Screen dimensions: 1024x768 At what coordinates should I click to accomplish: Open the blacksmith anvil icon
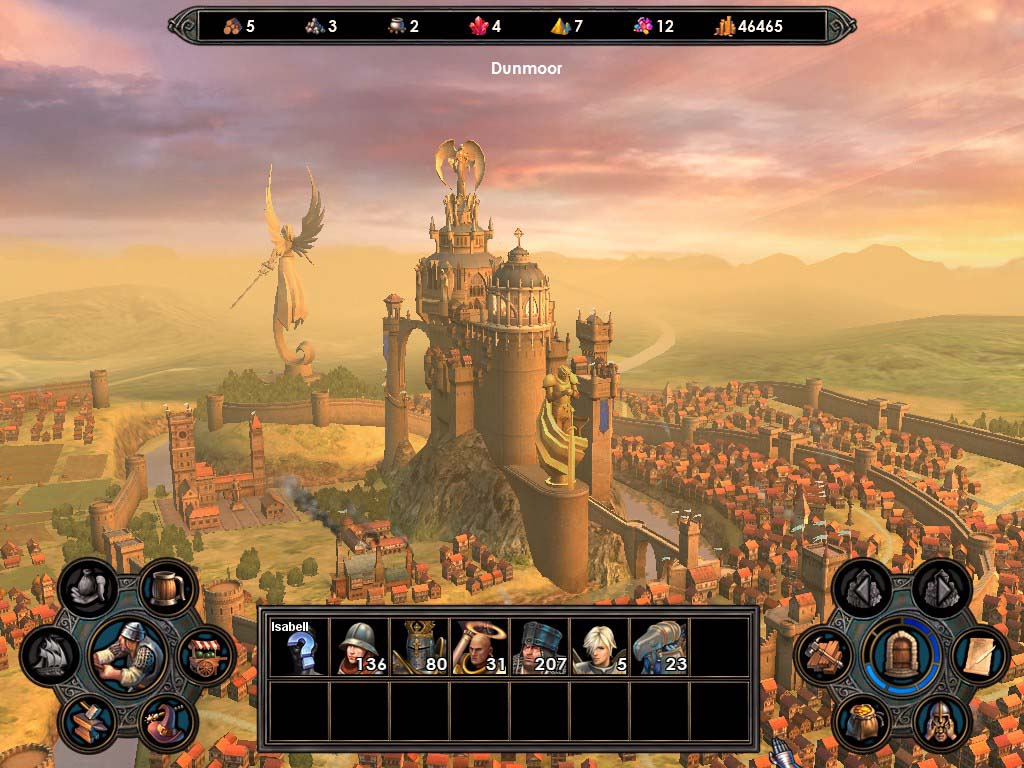88,722
